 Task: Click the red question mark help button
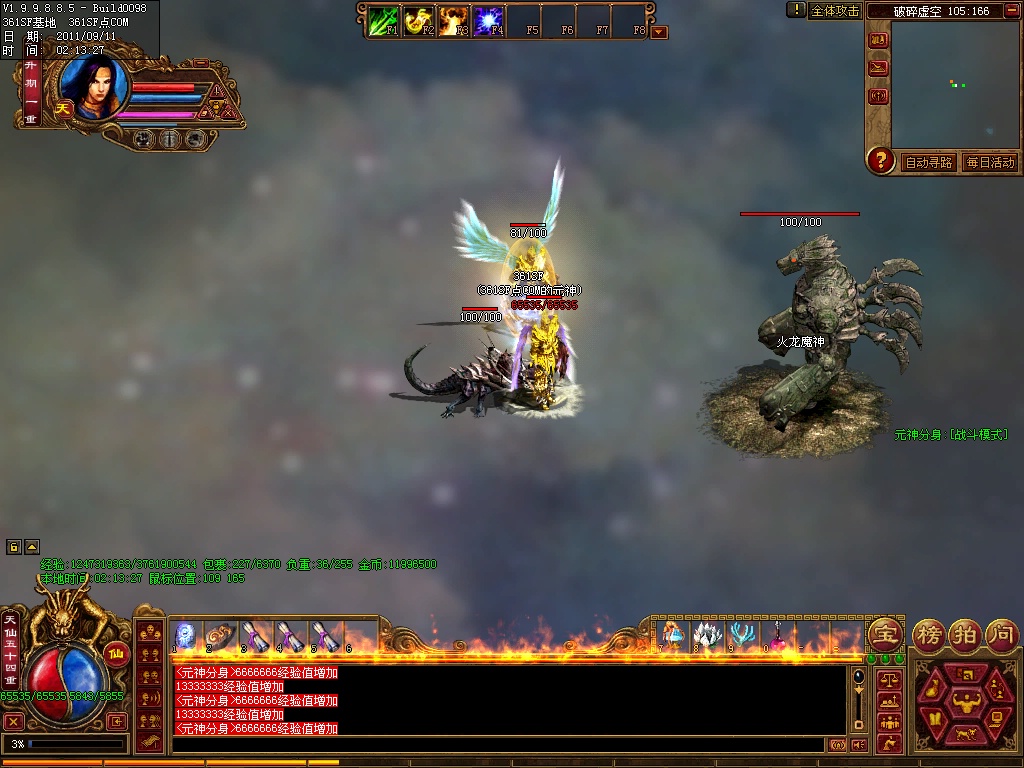[x=880, y=160]
